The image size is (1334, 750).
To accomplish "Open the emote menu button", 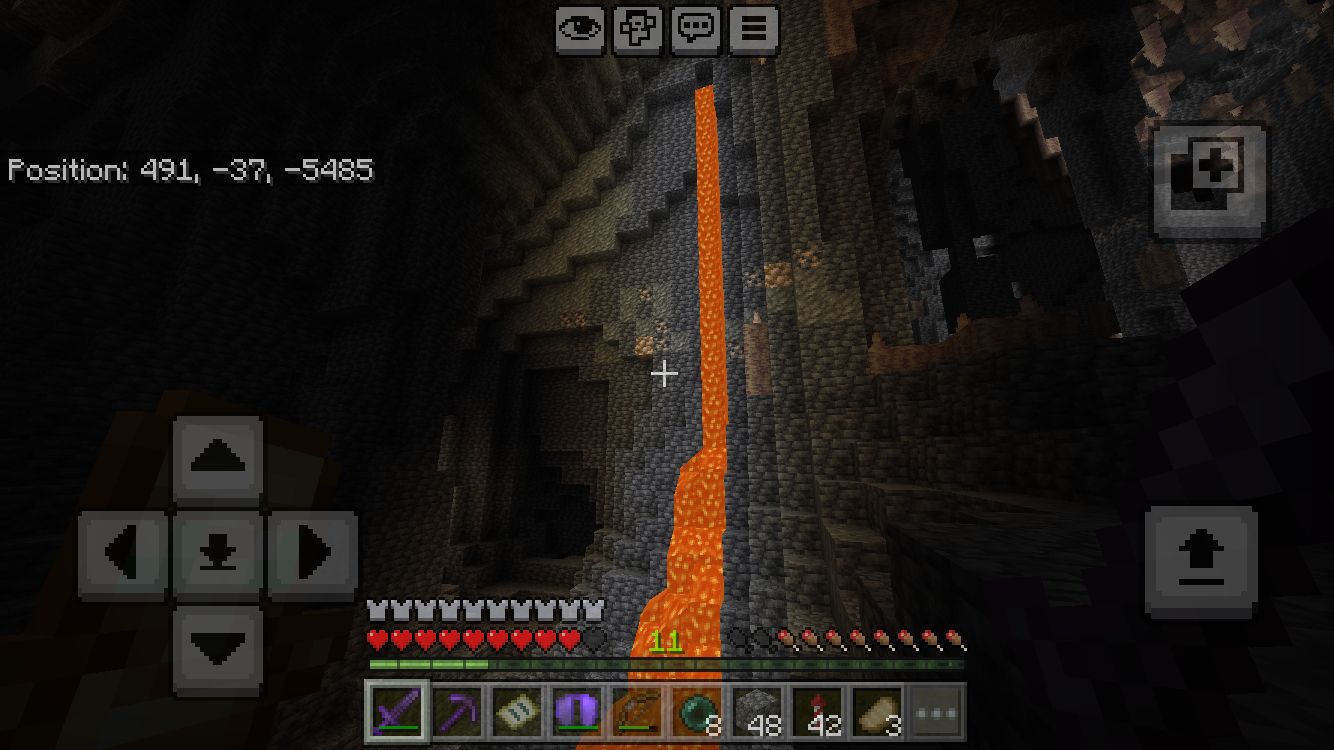I will point(639,30).
